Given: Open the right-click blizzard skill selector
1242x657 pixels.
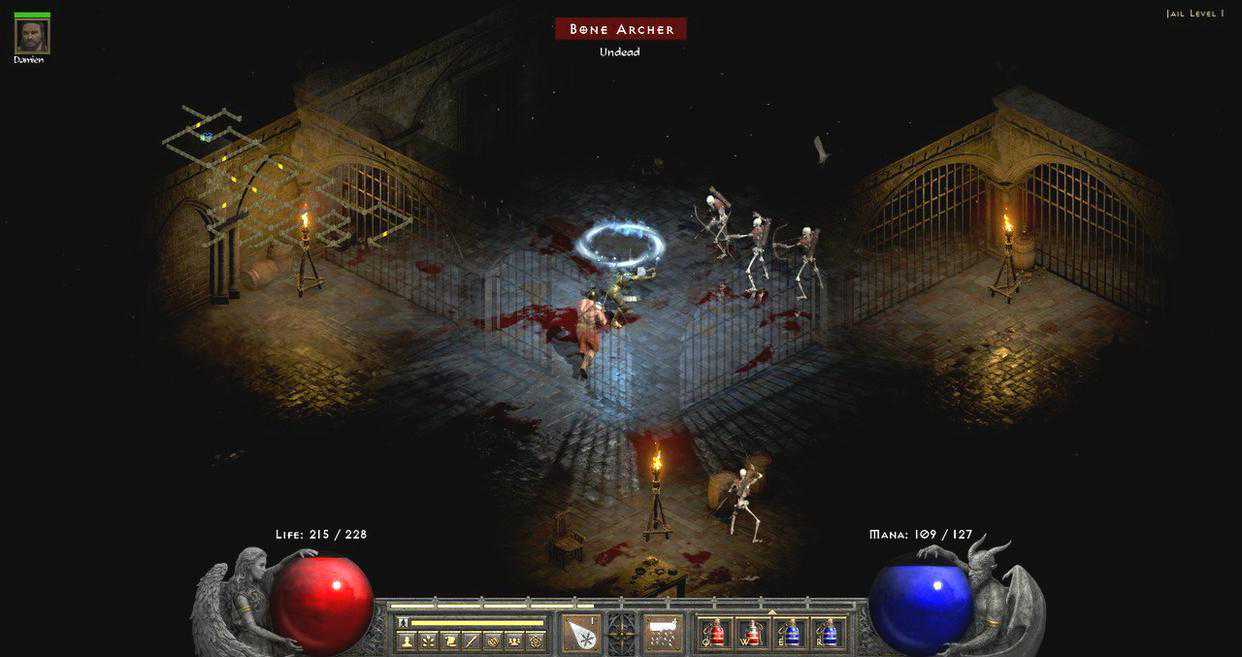Looking at the screenshot, I should pos(661,633).
